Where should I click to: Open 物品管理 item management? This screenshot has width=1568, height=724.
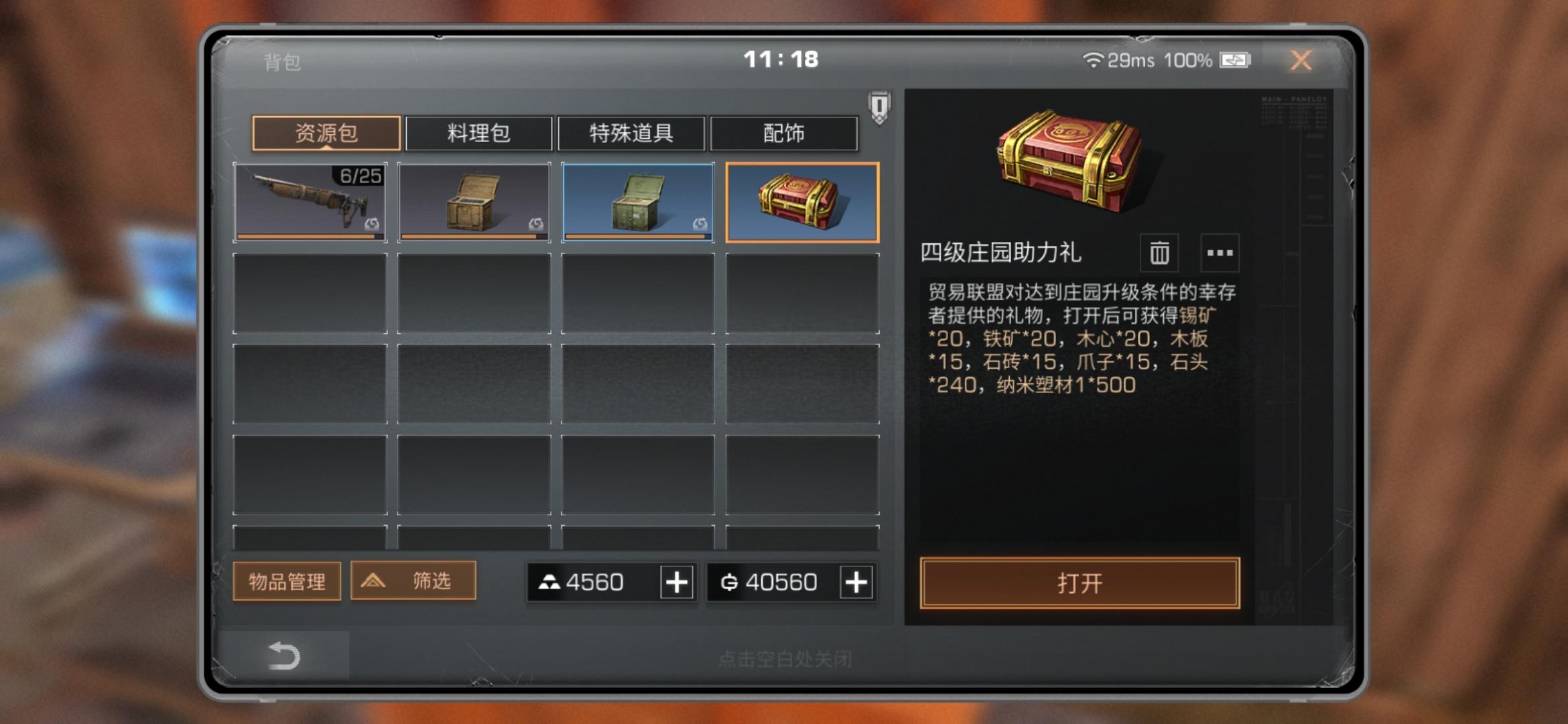286,581
